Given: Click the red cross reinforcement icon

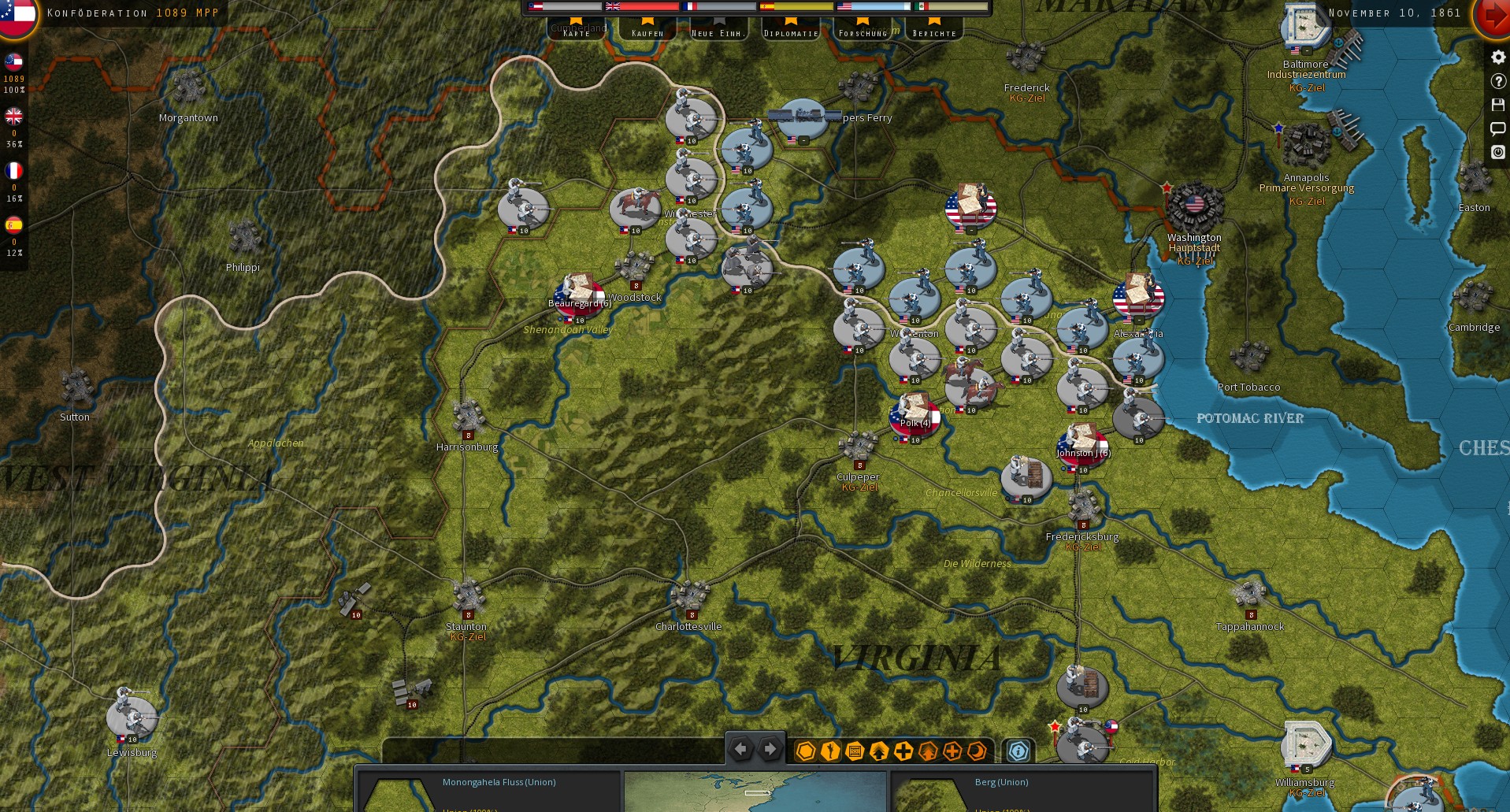Looking at the screenshot, I should click(x=952, y=752).
